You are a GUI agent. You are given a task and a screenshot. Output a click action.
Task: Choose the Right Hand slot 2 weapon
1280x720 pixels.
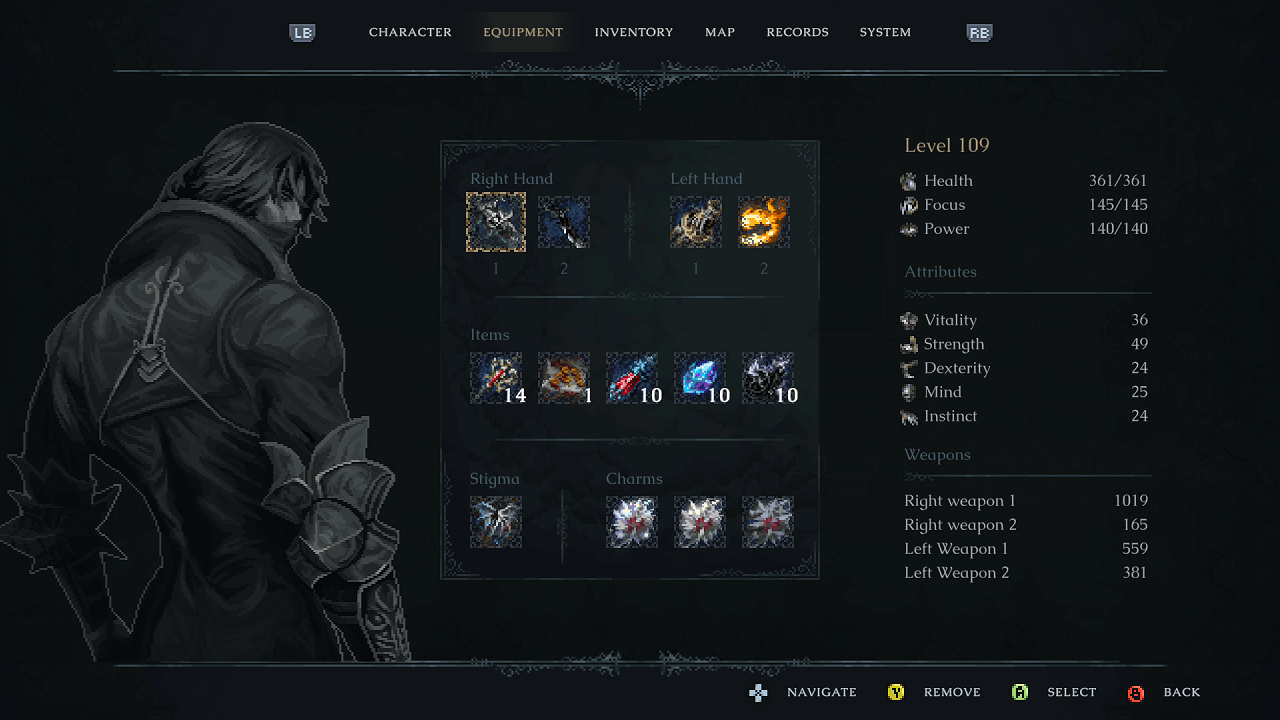[x=564, y=222]
